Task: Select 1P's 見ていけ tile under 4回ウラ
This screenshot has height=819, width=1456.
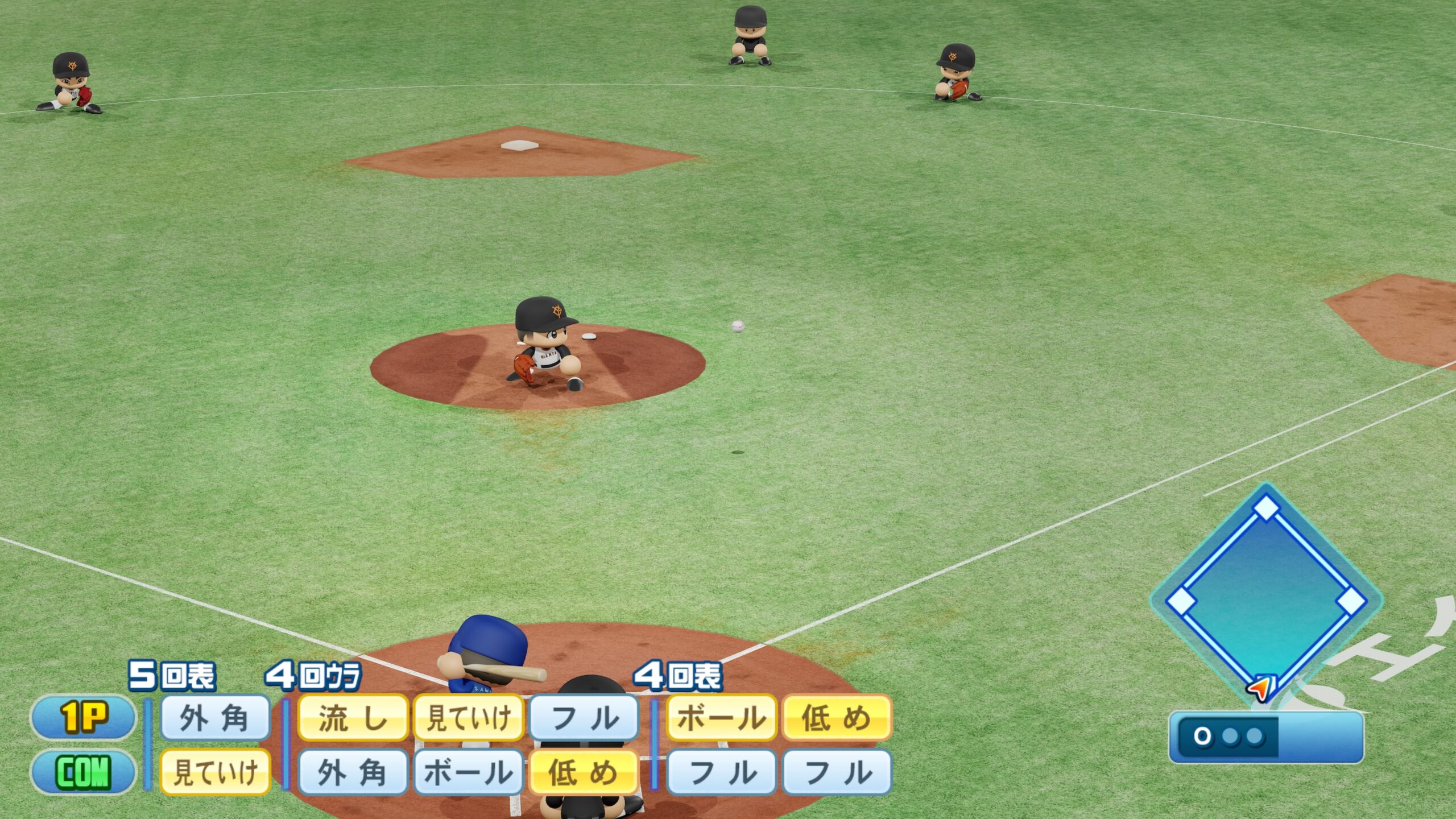Action: point(468,718)
